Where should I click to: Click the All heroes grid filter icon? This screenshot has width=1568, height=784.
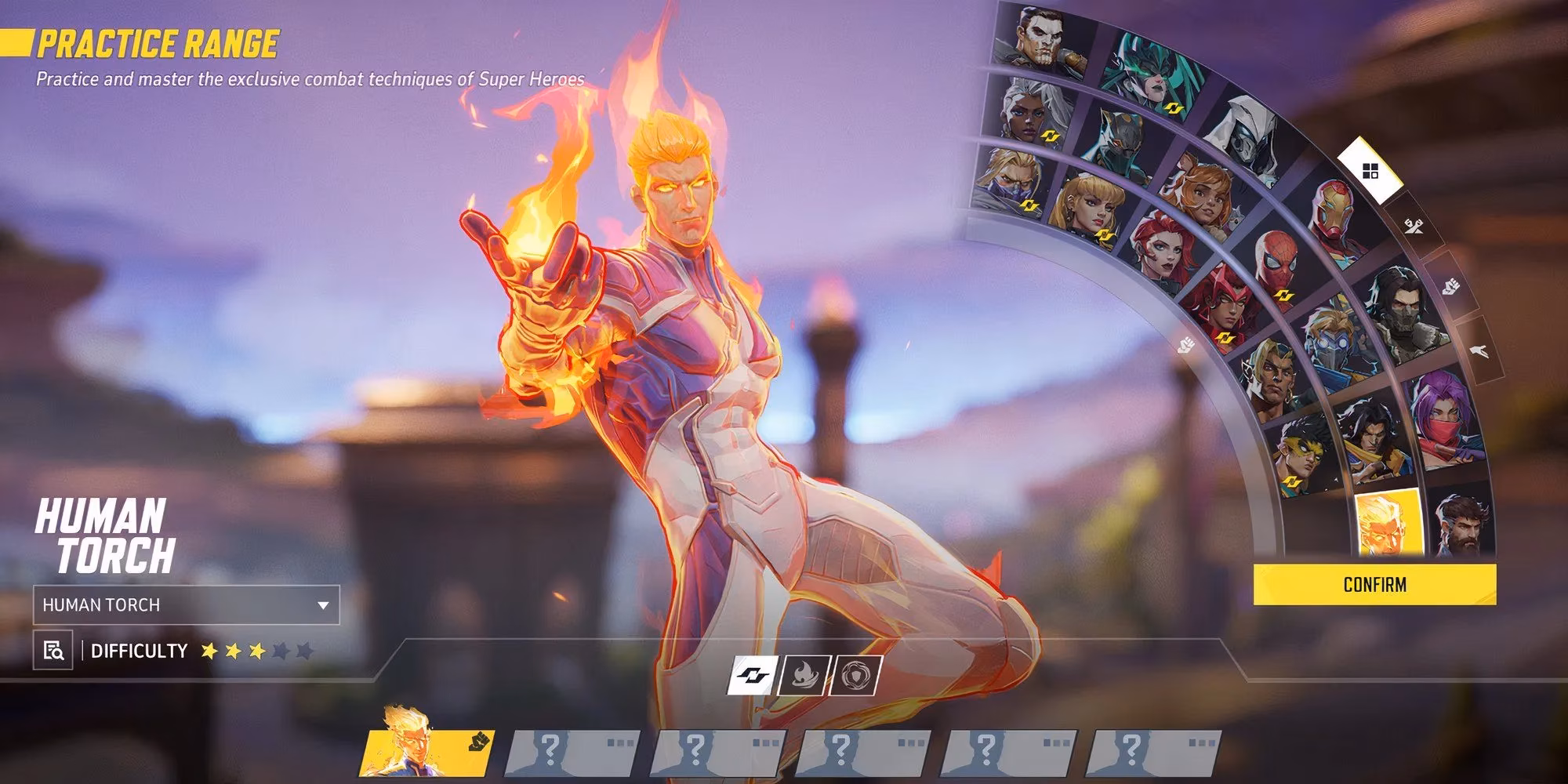pyautogui.click(x=1370, y=172)
